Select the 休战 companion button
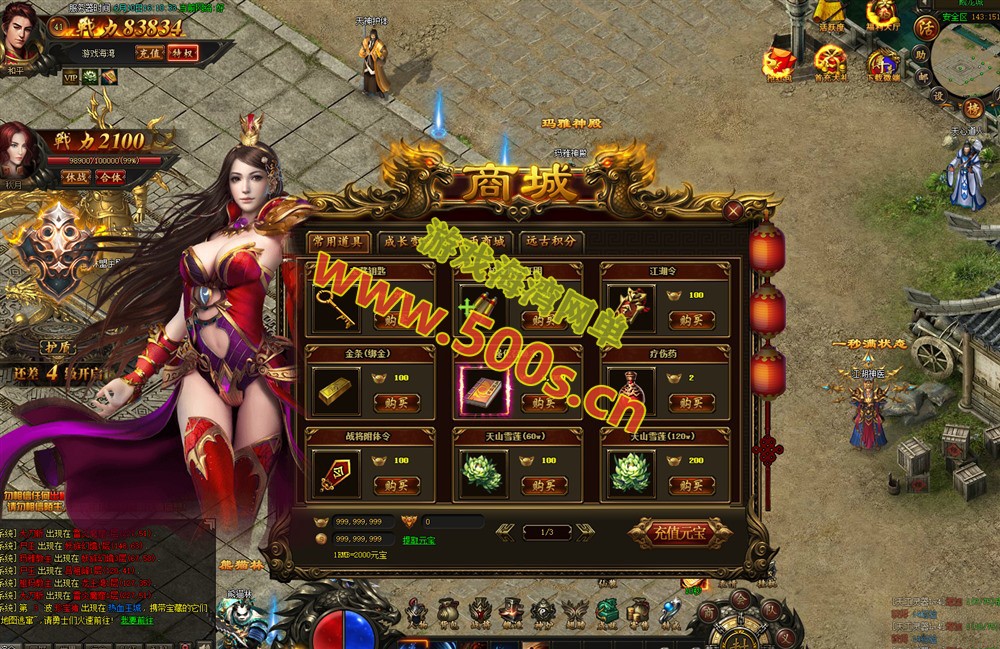The image size is (1000, 649). pyautogui.click(x=77, y=177)
